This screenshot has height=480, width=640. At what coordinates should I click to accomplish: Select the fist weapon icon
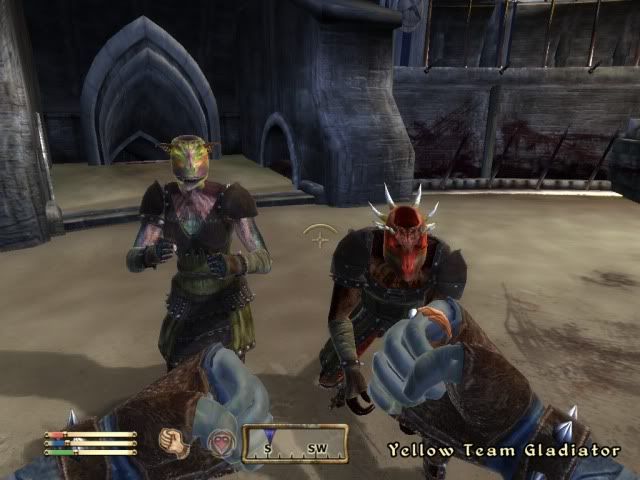tap(175, 442)
